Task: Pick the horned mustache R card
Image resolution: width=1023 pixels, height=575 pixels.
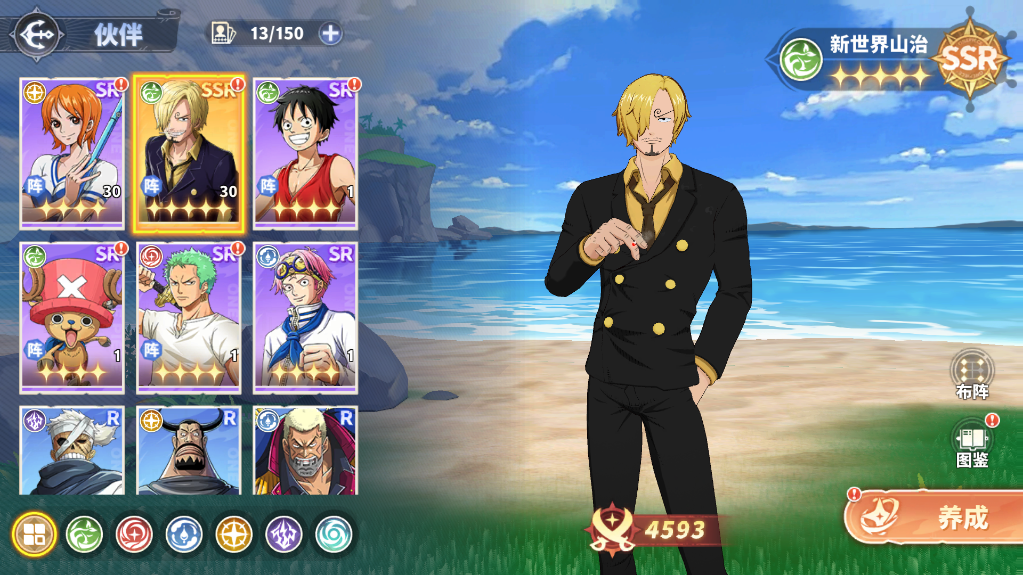Action: (x=190, y=450)
